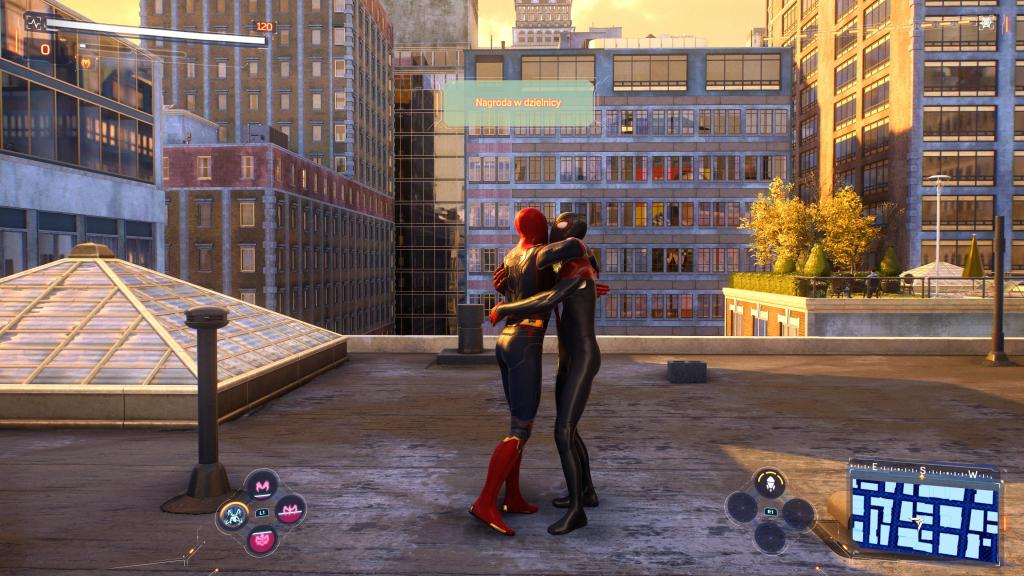Trigger the bottom pink venom ability
Image resolution: width=1024 pixels, height=576 pixels.
point(262,540)
